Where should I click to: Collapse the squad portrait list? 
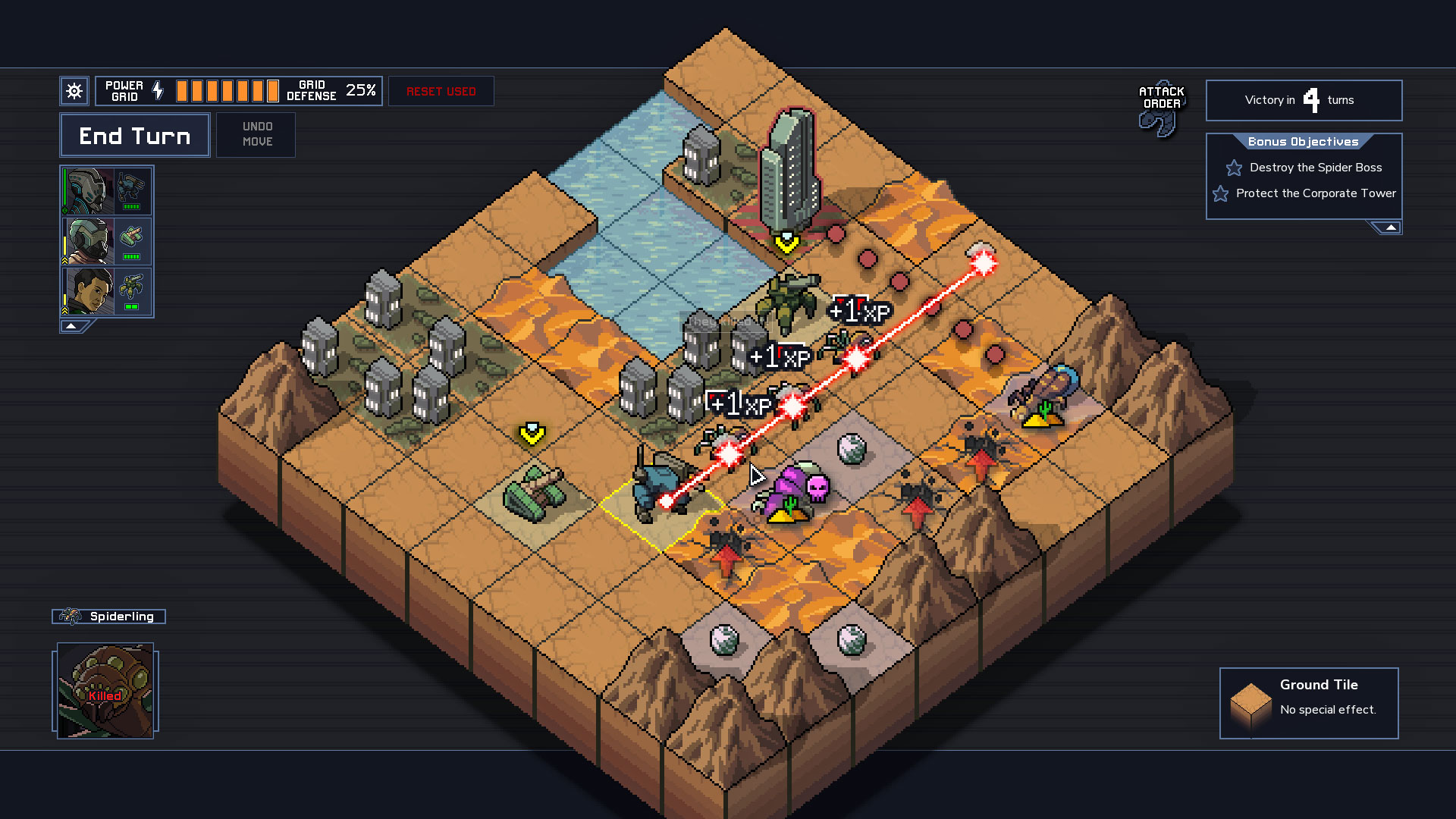coord(71,326)
